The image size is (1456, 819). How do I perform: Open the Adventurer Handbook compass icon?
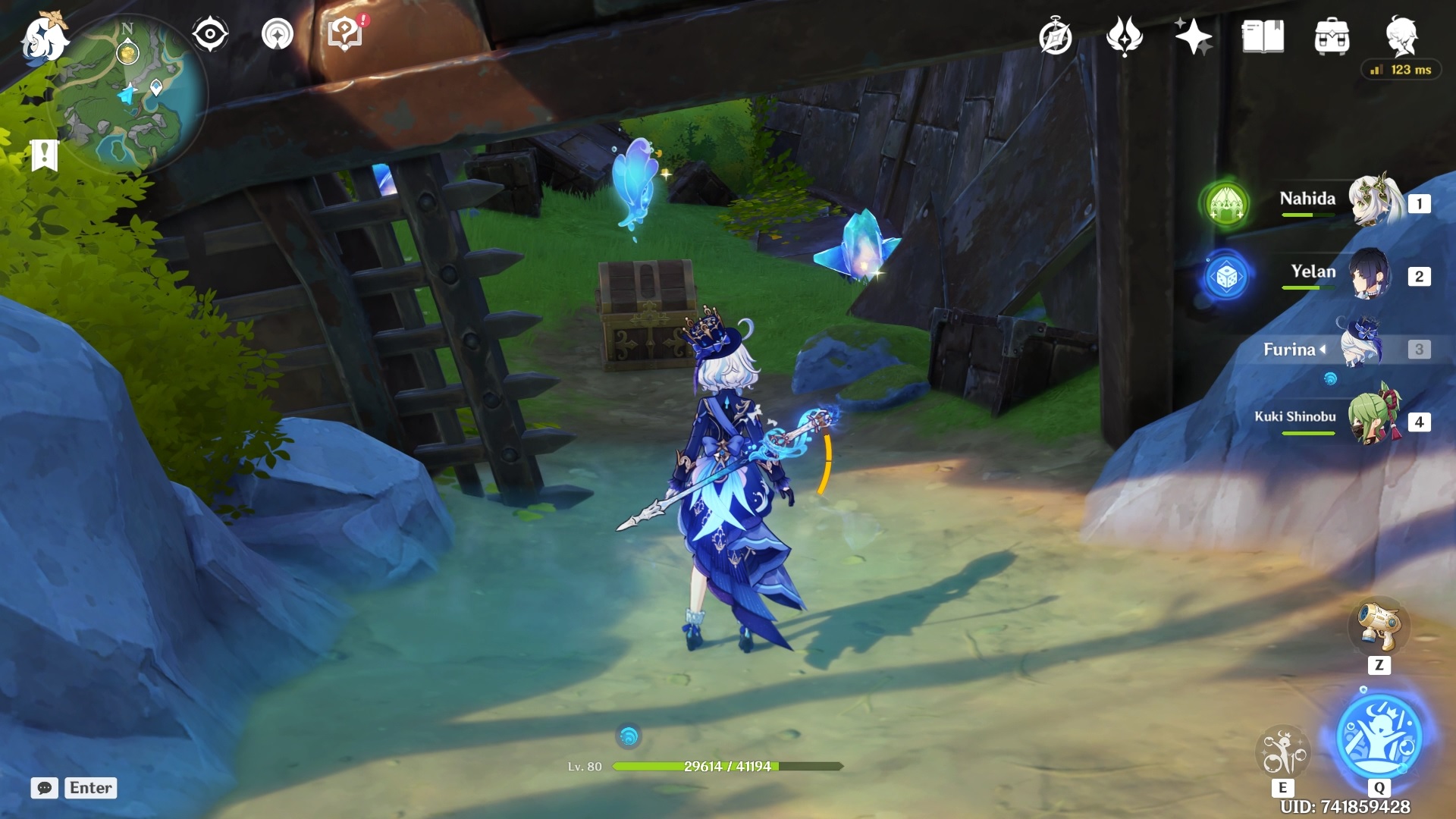[1055, 37]
